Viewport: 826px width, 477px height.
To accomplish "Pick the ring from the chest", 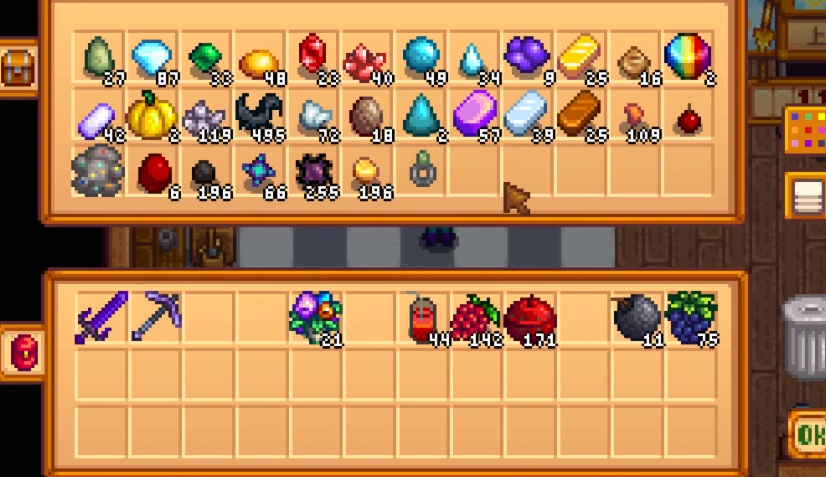I will tap(421, 171).
